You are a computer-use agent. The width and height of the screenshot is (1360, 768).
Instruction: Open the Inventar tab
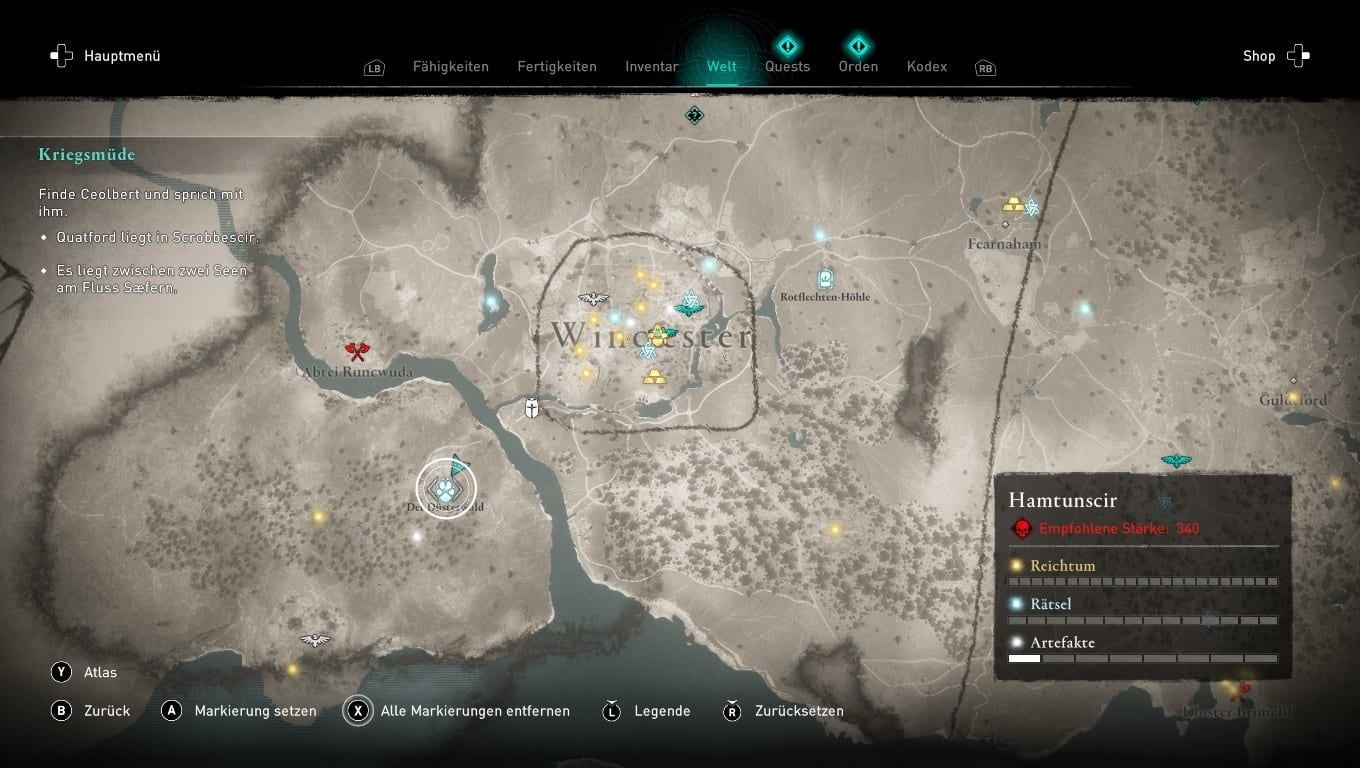pos(652,67)
